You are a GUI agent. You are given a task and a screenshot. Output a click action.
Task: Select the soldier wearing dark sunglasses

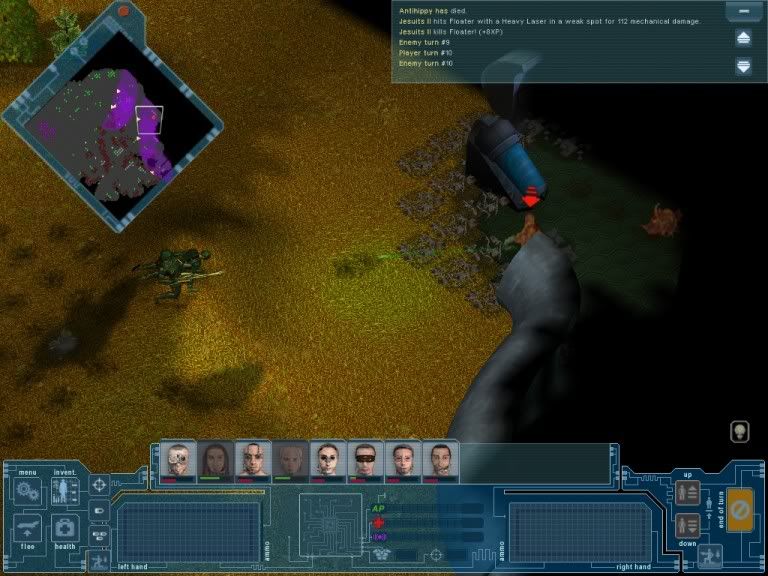tap(366, 461)
